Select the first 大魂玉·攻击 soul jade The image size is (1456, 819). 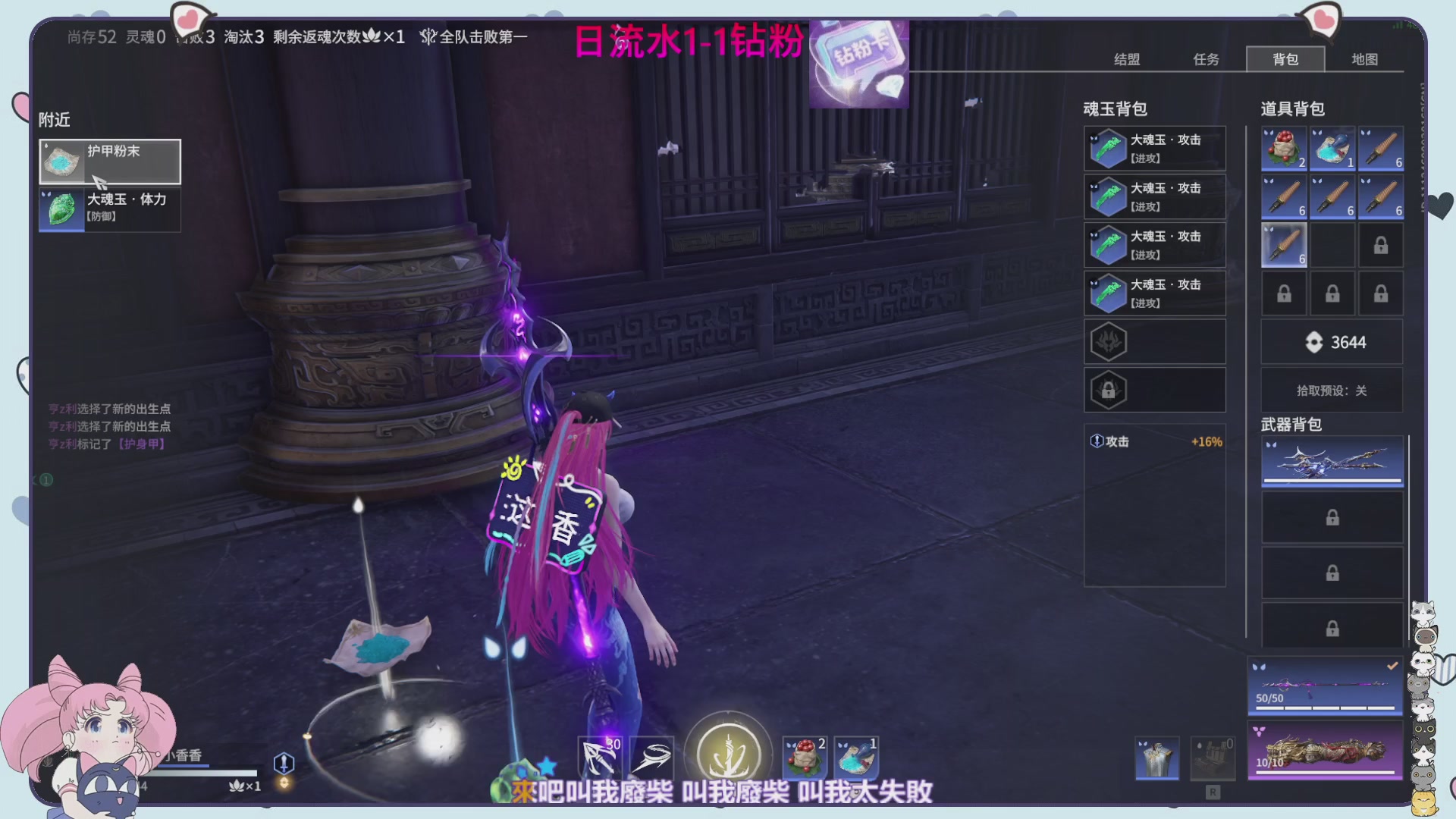coord(1154,148)
